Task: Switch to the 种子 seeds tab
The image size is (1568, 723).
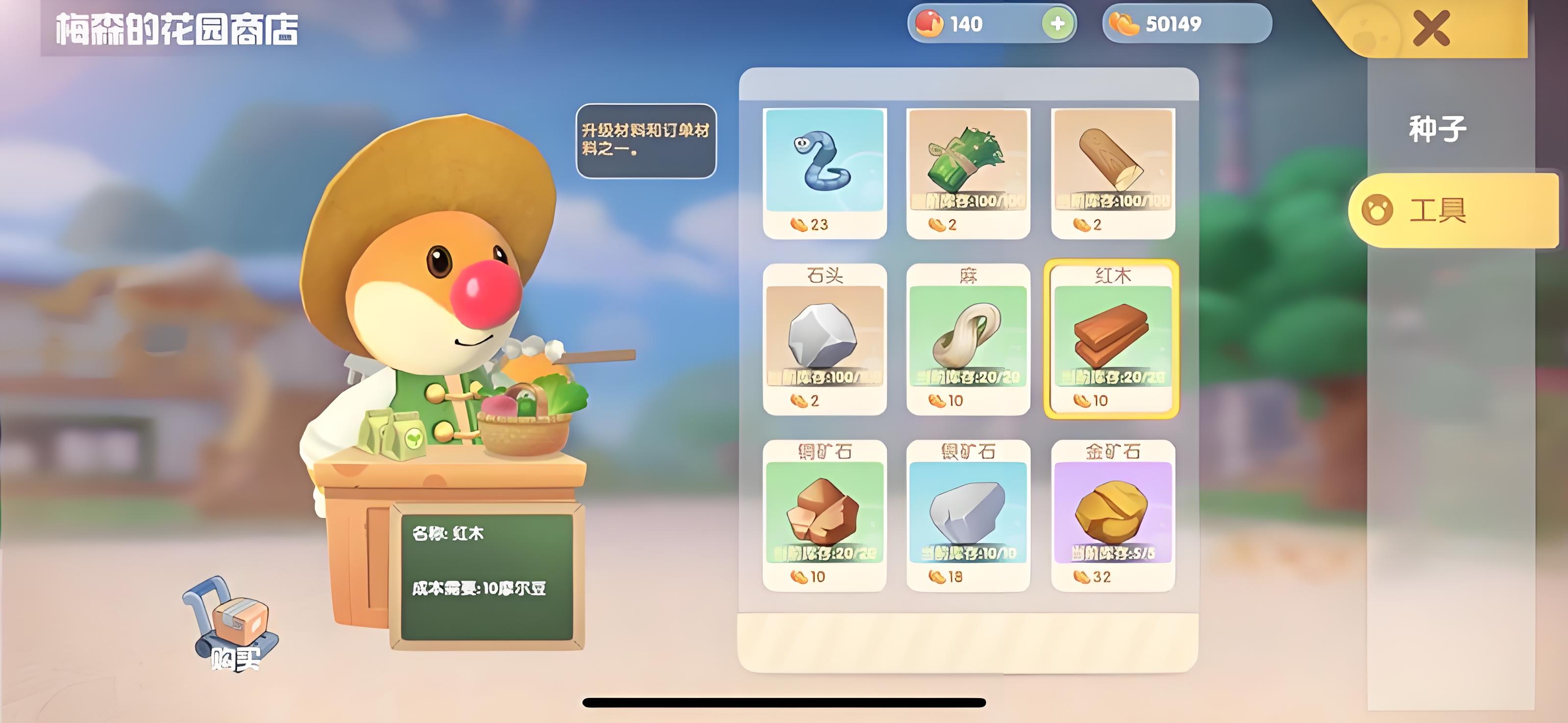Action: click(x=1437, y=129)
